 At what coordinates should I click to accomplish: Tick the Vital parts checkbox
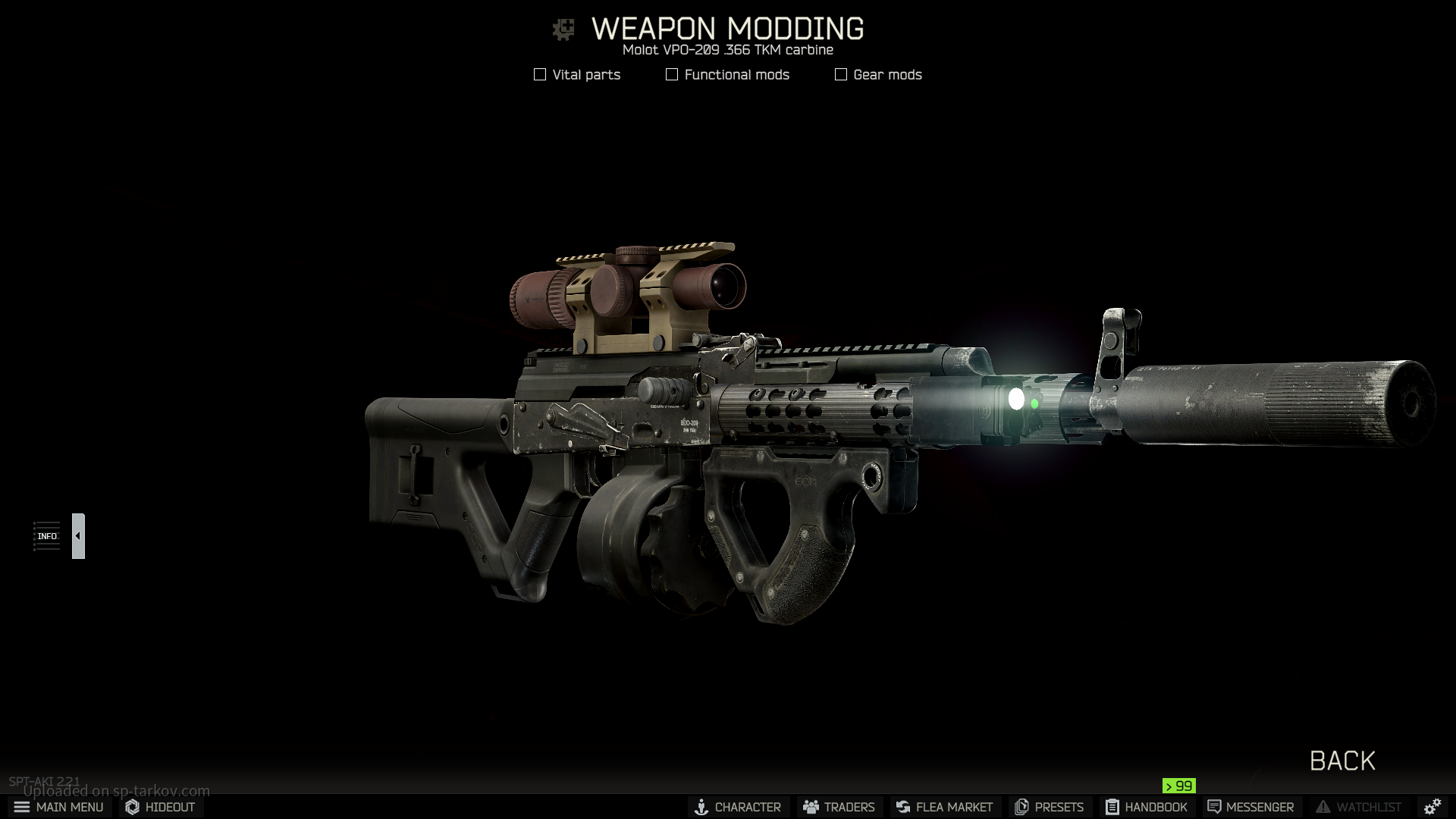click(x=540, y=74)
